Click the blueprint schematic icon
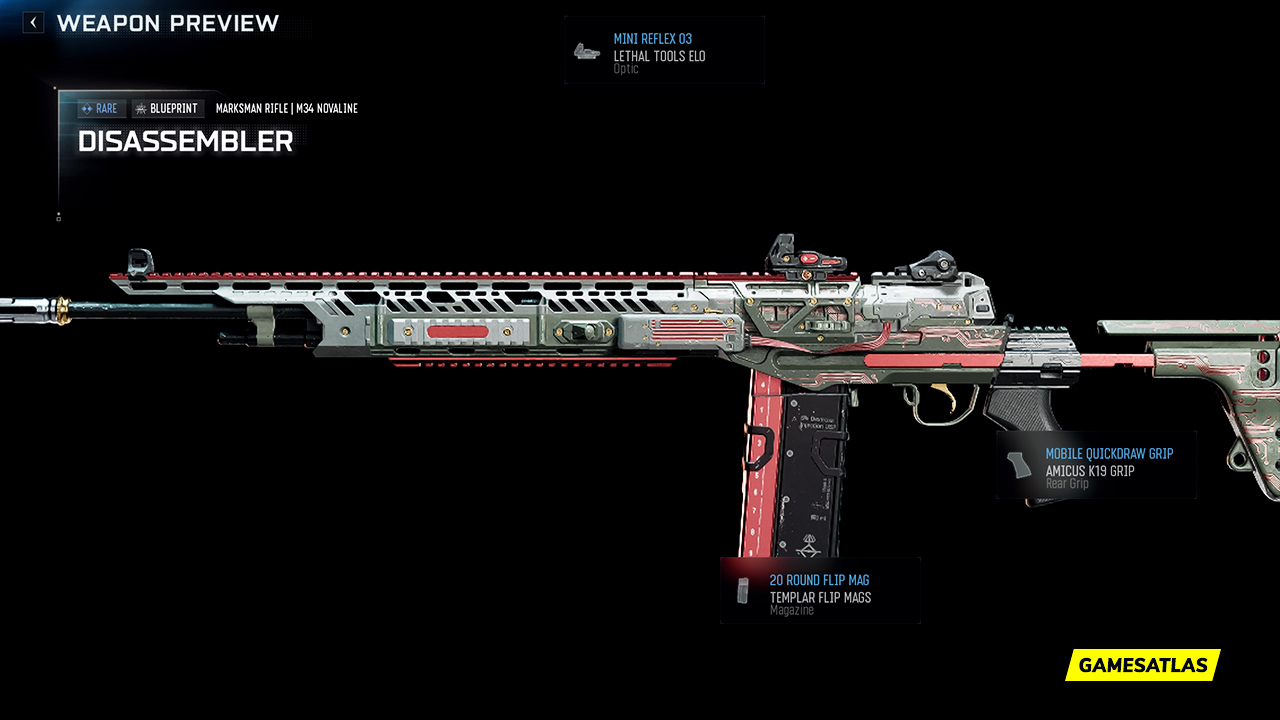This screenshot has width=1280, height=720. 140,108
